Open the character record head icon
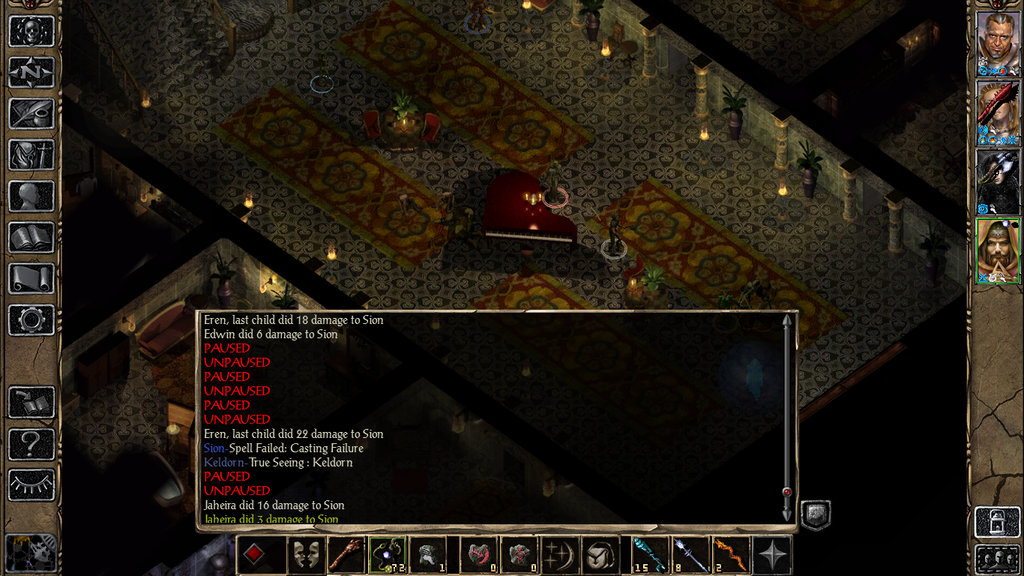The height and width of the screenshot is (576, 1024). click(x=31, y=196)
